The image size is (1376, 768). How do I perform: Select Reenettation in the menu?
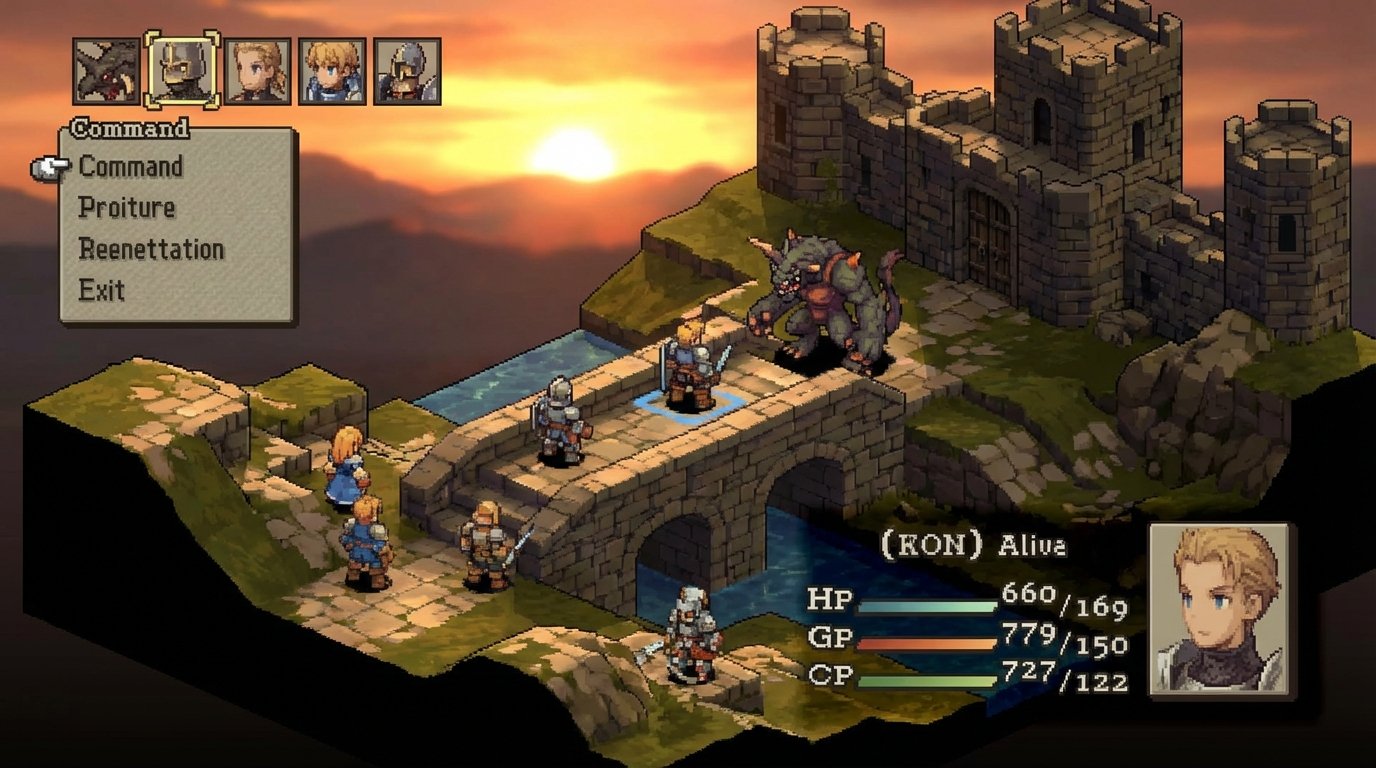point(150,249)
